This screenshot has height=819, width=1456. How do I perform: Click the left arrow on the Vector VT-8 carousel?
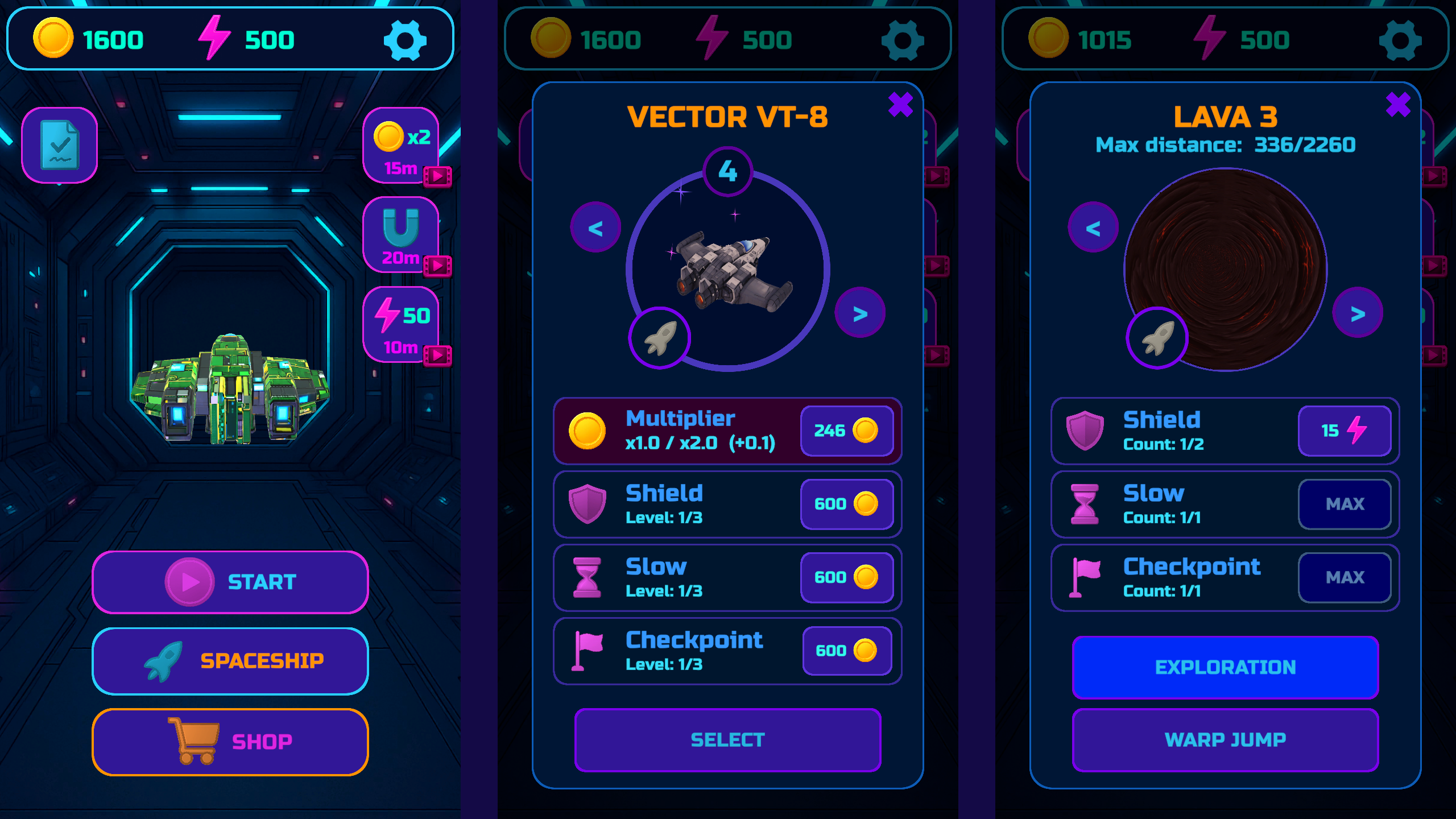(595, 226)
